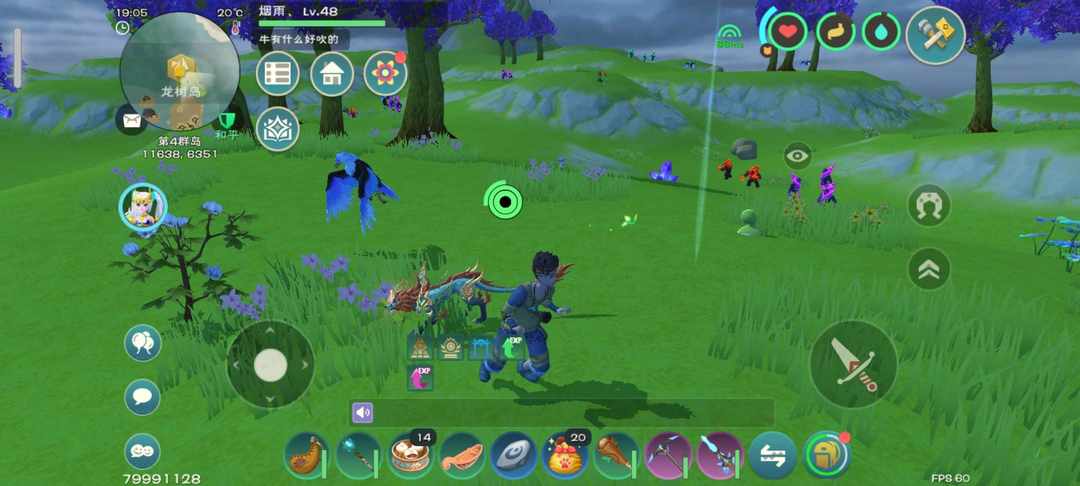The height and width of the screenshot is (486, 1080).
Task: Select the blonde character avatar portrait
Action: 143,208
